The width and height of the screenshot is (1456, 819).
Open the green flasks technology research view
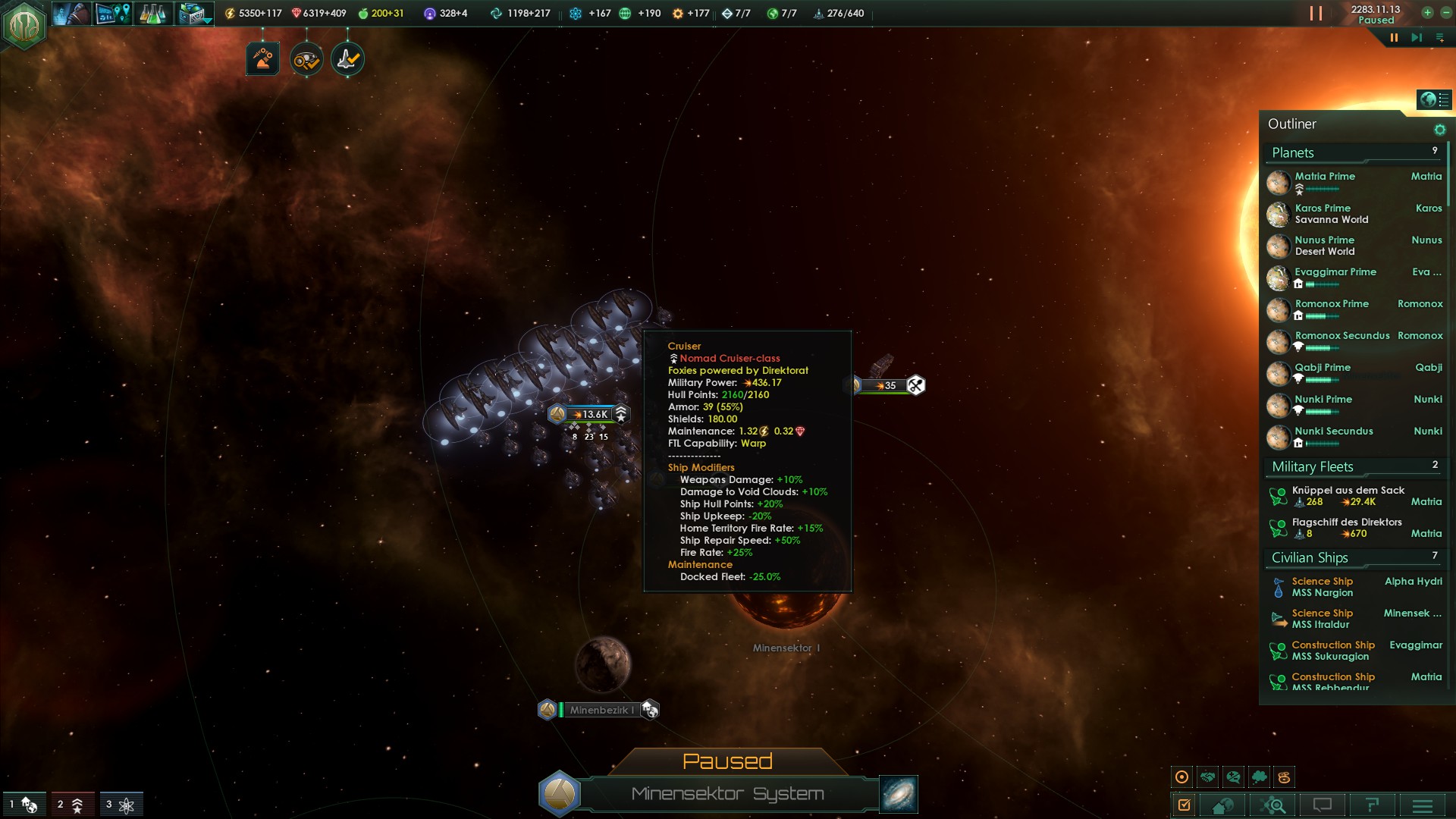click(x=152, y=14)
